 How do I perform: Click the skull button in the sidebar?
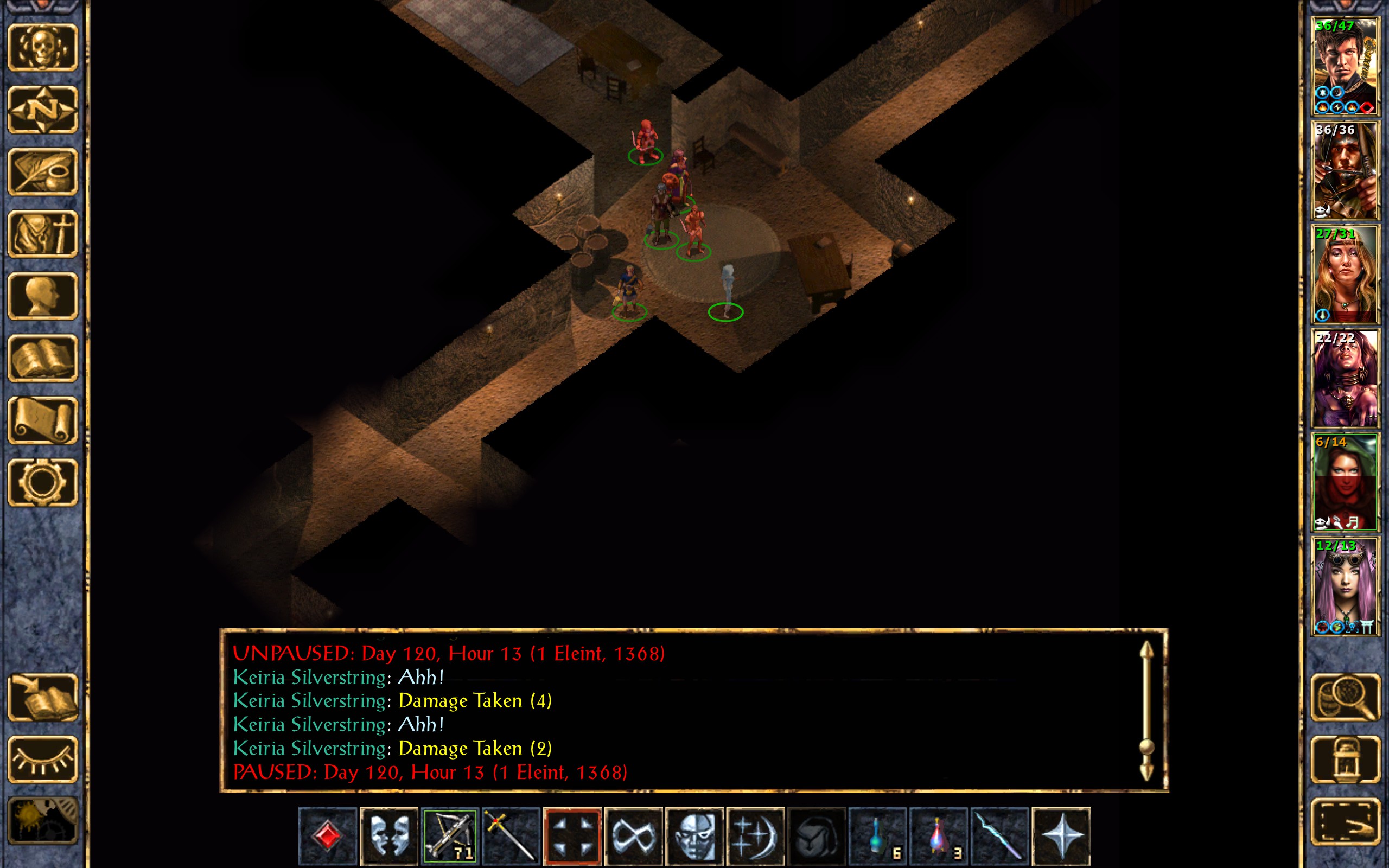click(x=43, y=48)
